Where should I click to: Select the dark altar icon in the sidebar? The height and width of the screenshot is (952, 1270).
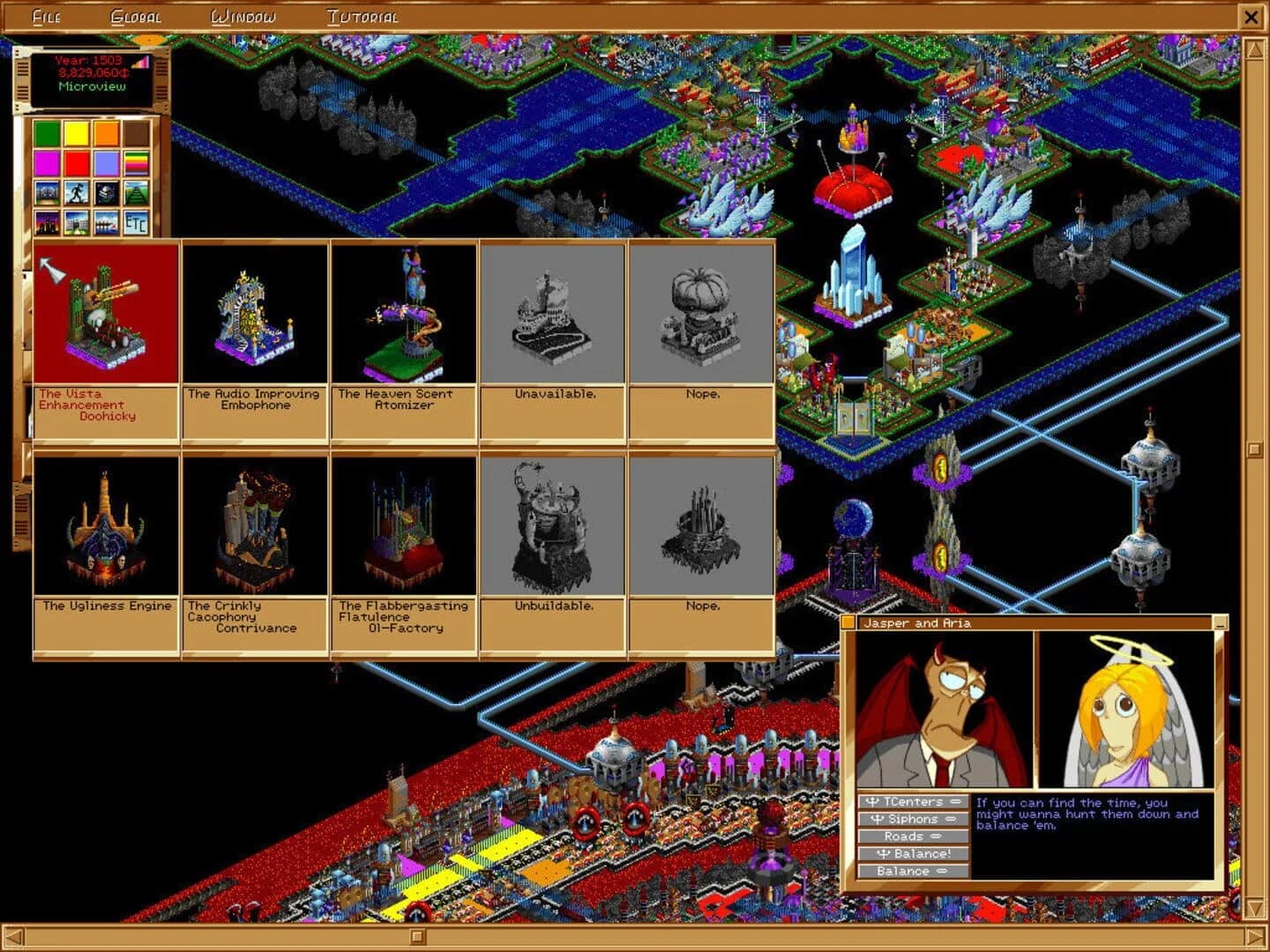[x=106, y=192]
